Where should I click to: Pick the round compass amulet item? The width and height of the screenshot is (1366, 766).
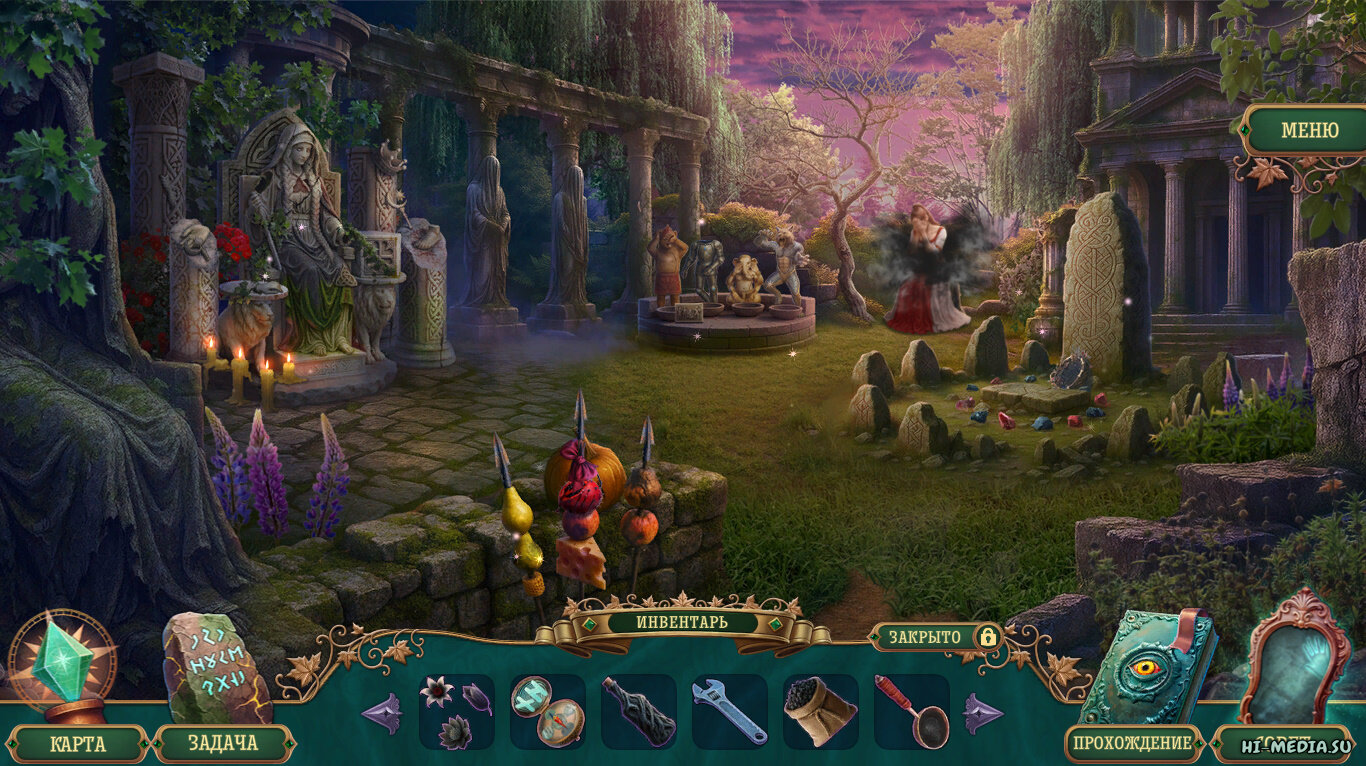pos(547,711)
